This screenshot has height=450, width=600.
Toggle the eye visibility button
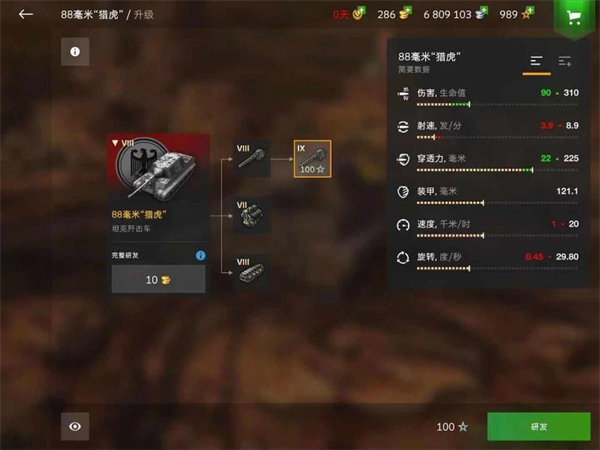click(75, 427)
